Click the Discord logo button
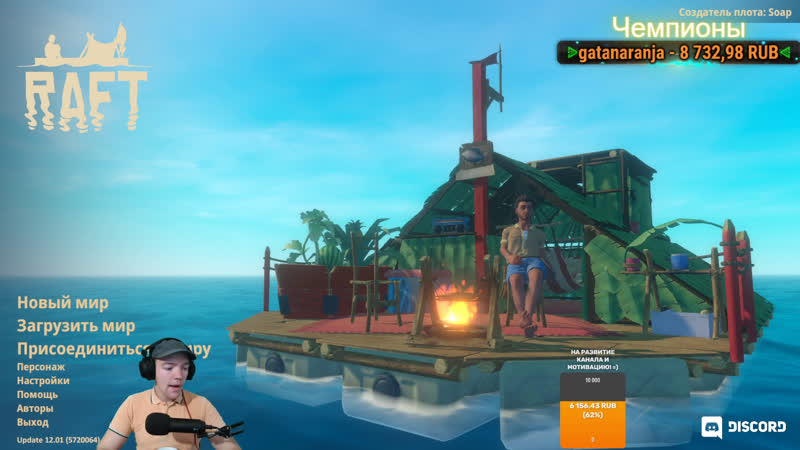 coord(743,427)
